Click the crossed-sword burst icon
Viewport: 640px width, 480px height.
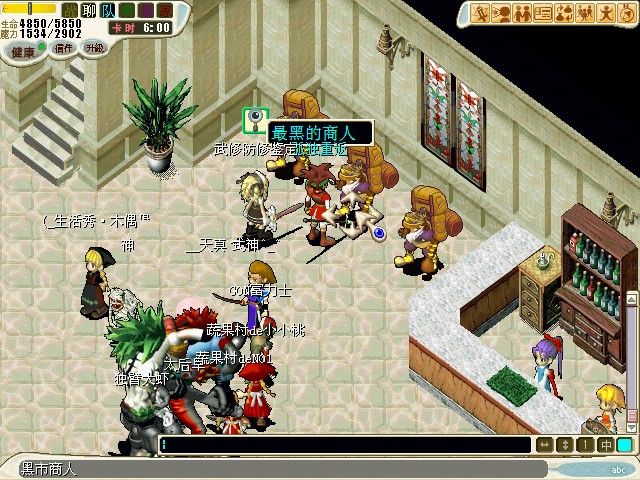[481, 13]
